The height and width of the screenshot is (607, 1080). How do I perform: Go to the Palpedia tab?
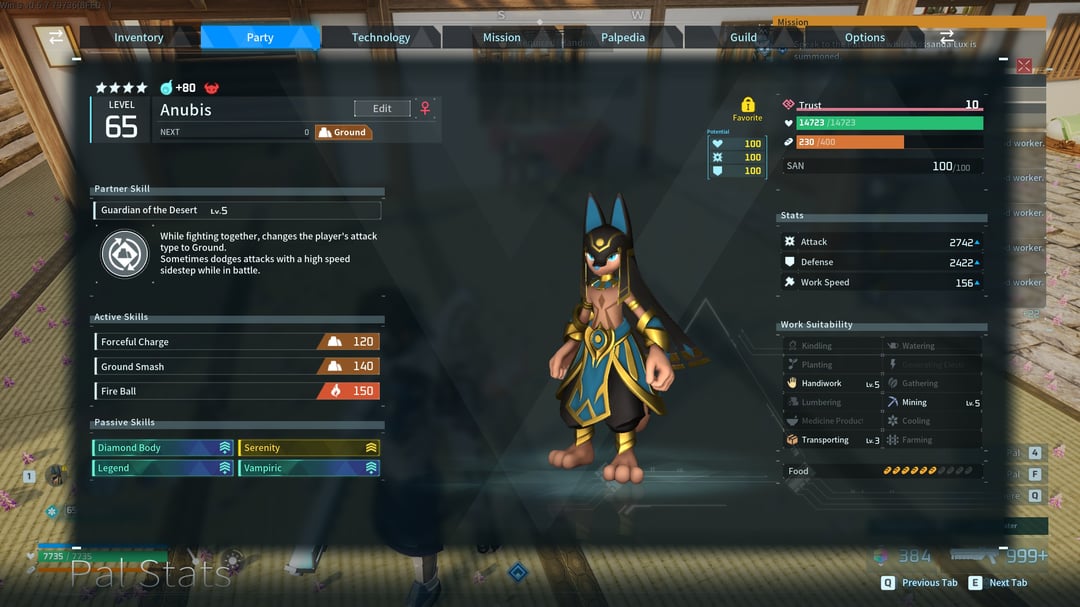coord(623,38)
